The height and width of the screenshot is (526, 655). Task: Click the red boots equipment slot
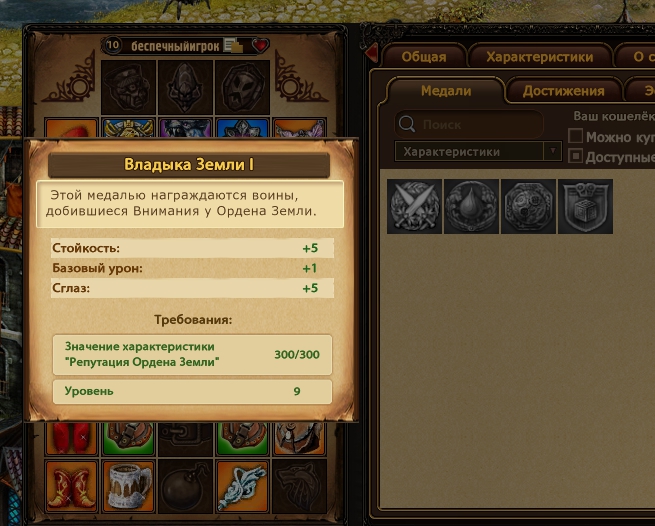71,484
